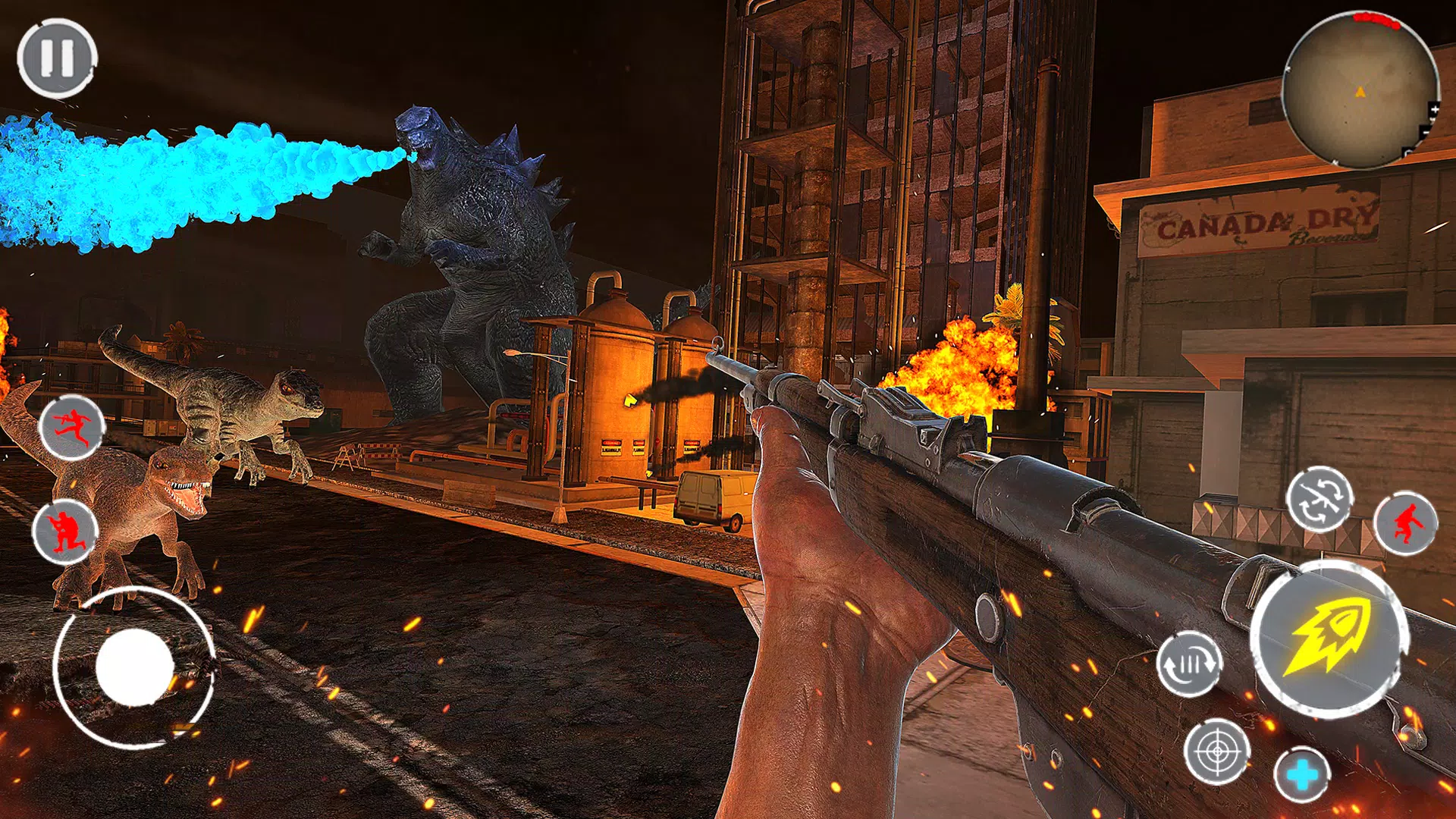
Task: Tap the running soldier sprint icon
Action: (71, 427)
